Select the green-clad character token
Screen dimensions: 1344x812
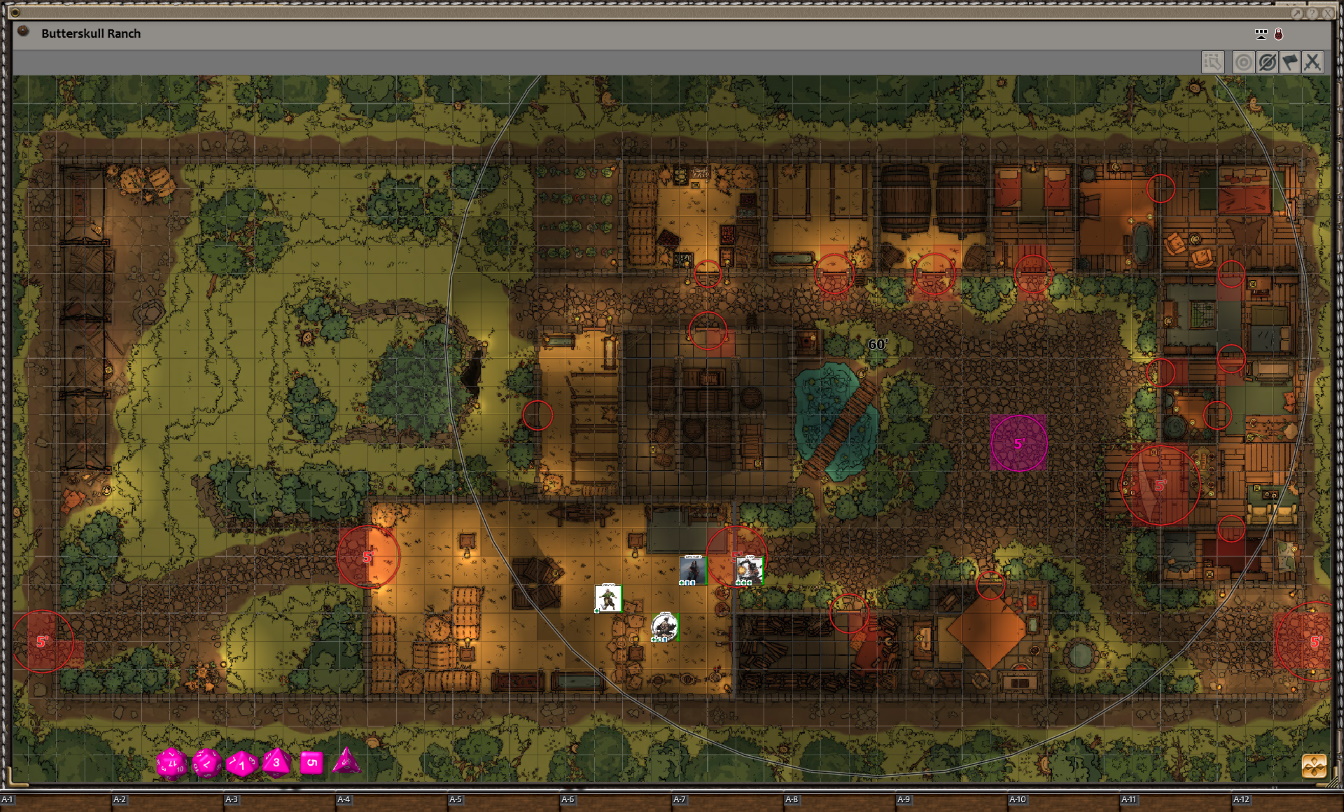point(608,598)
